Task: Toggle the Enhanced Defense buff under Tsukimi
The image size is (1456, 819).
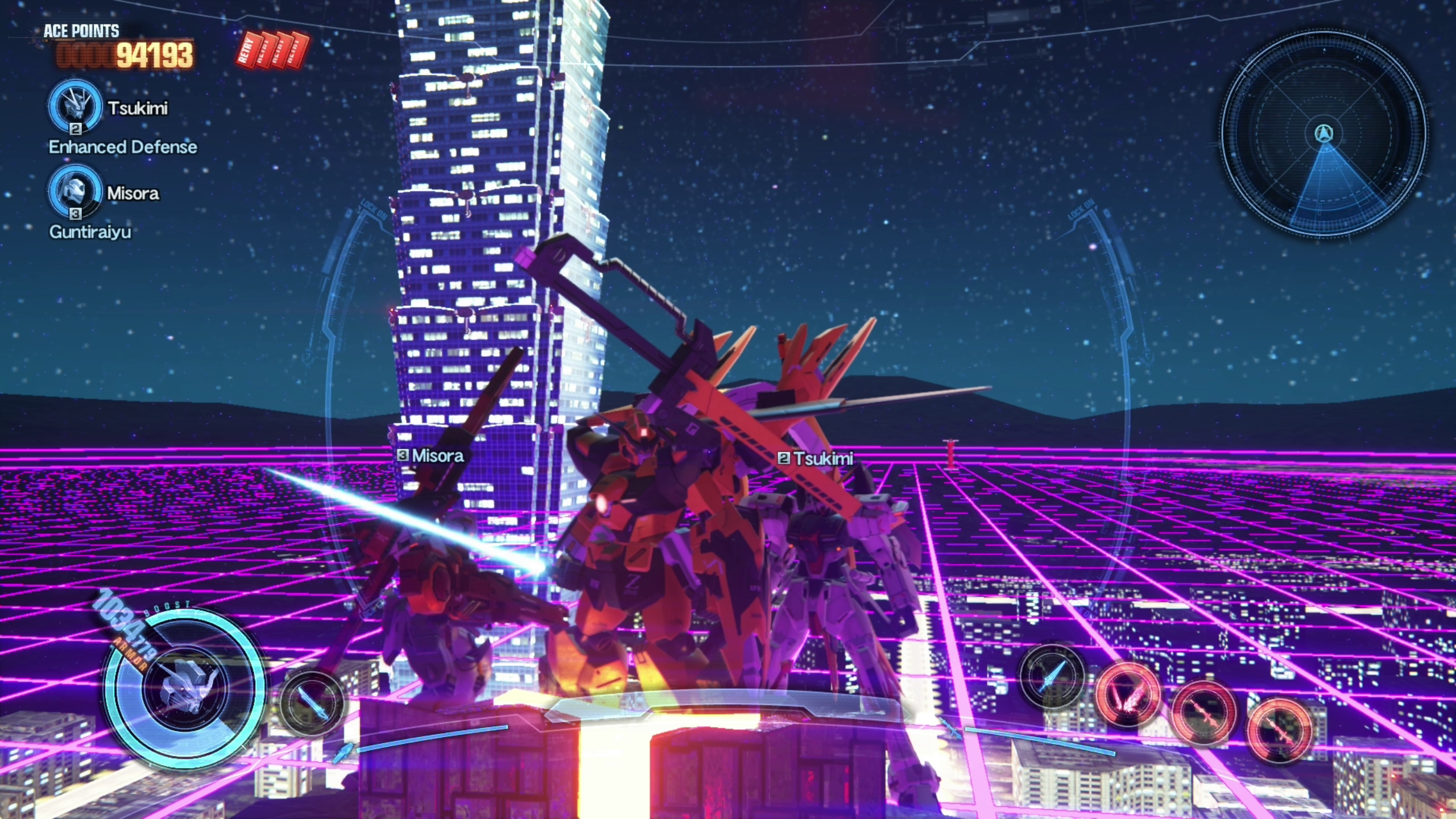Action: 123,147
